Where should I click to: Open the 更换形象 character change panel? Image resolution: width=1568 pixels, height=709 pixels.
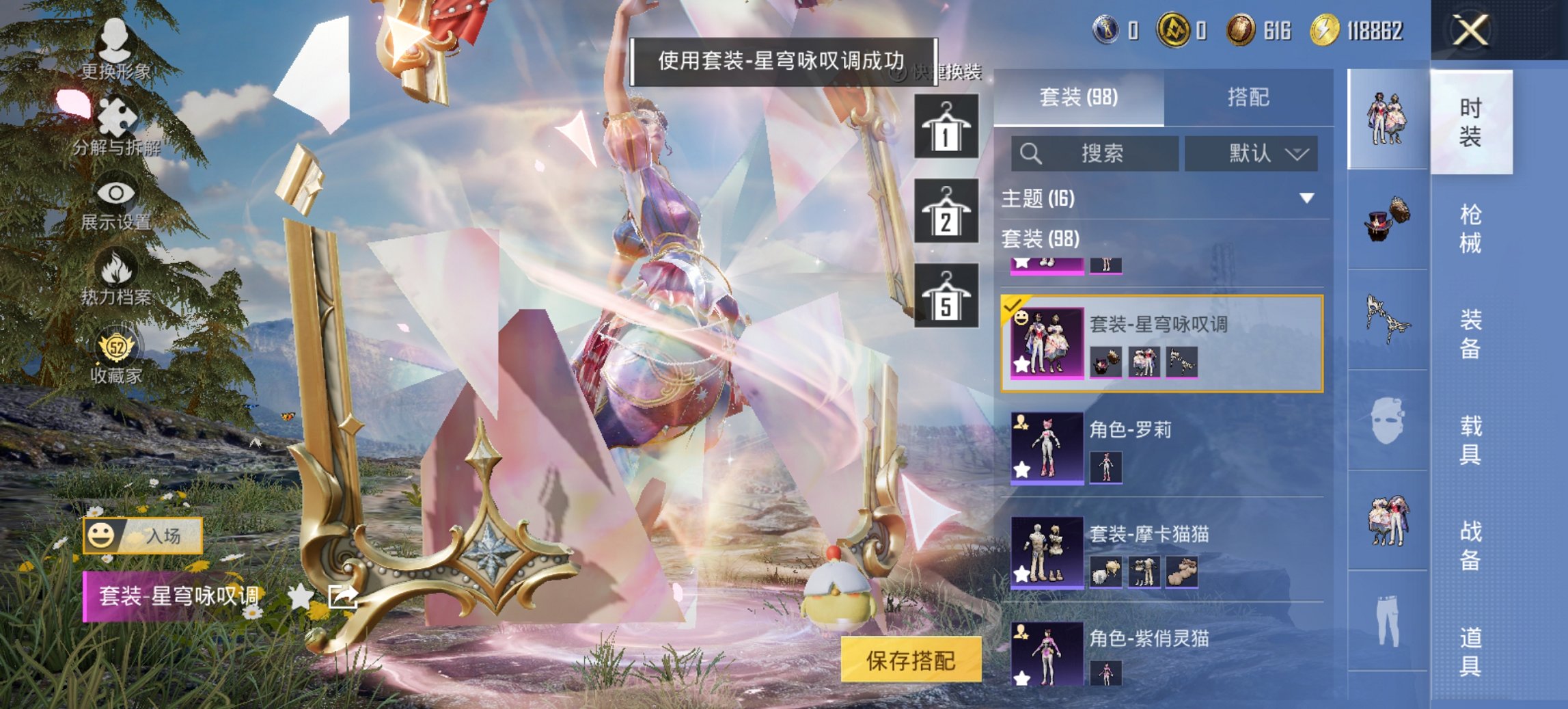tap(116, 51)
